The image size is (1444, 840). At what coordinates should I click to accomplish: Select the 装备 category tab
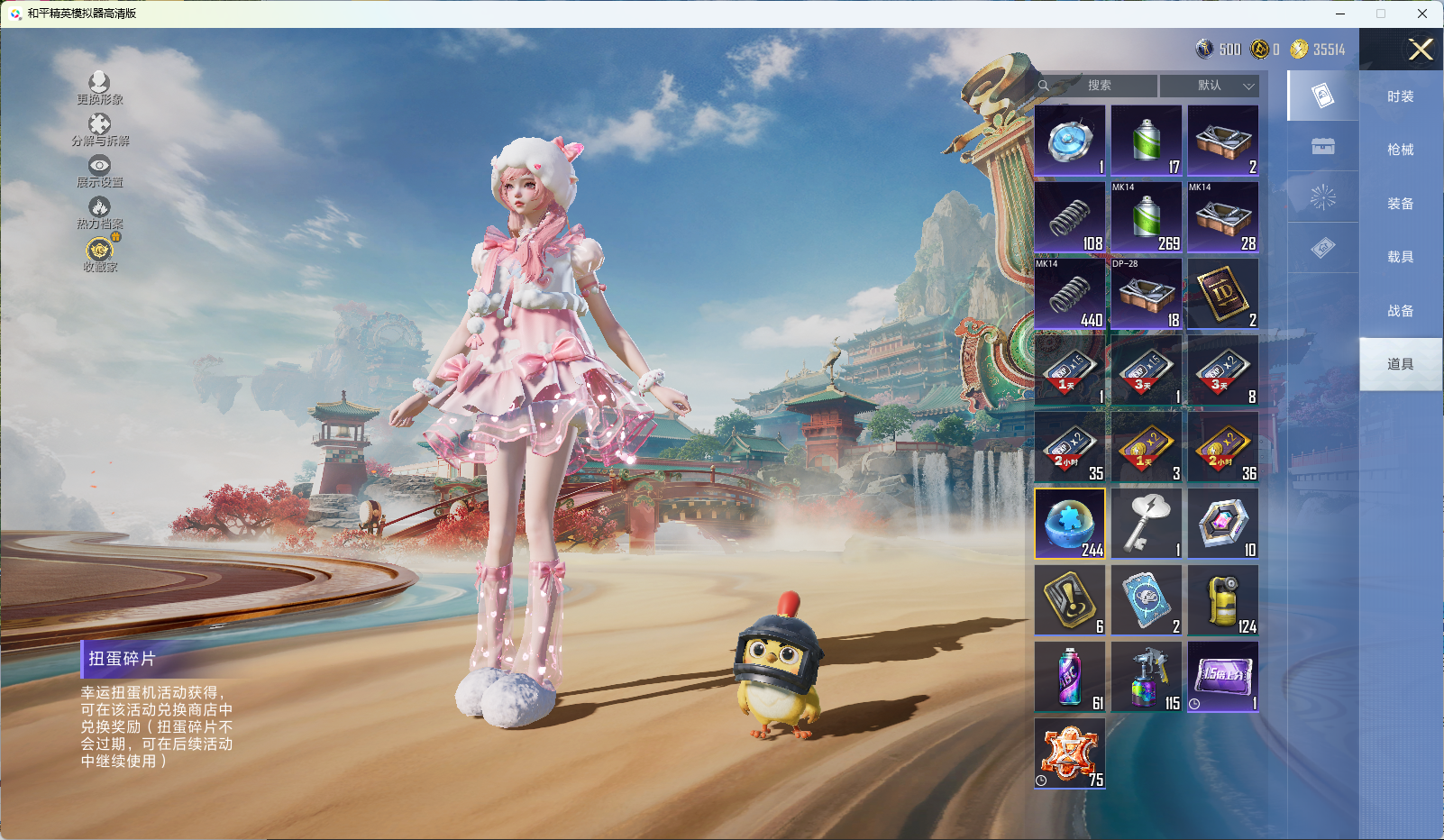coord(1400,204)
